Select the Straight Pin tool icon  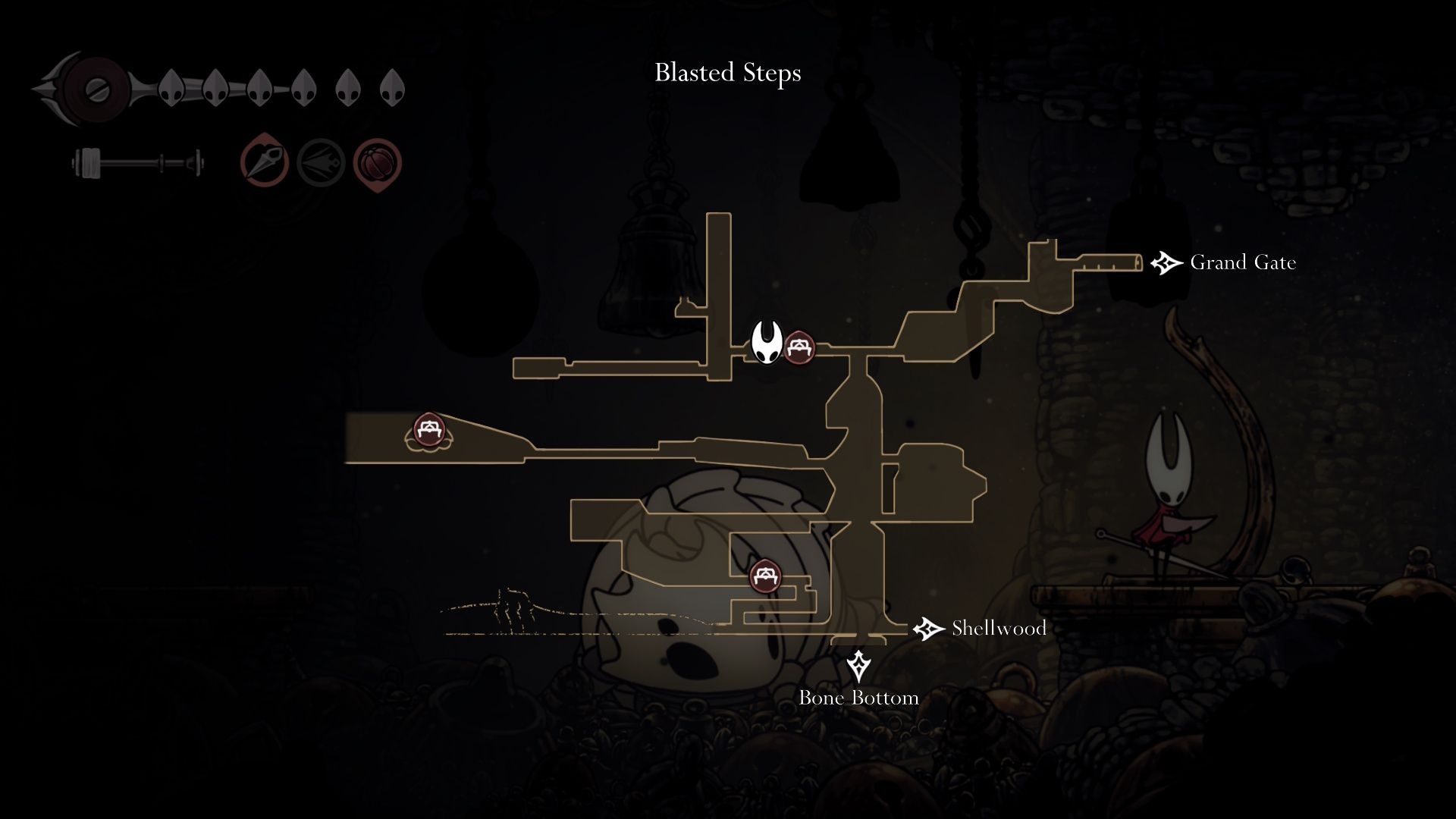click(265, 162)
